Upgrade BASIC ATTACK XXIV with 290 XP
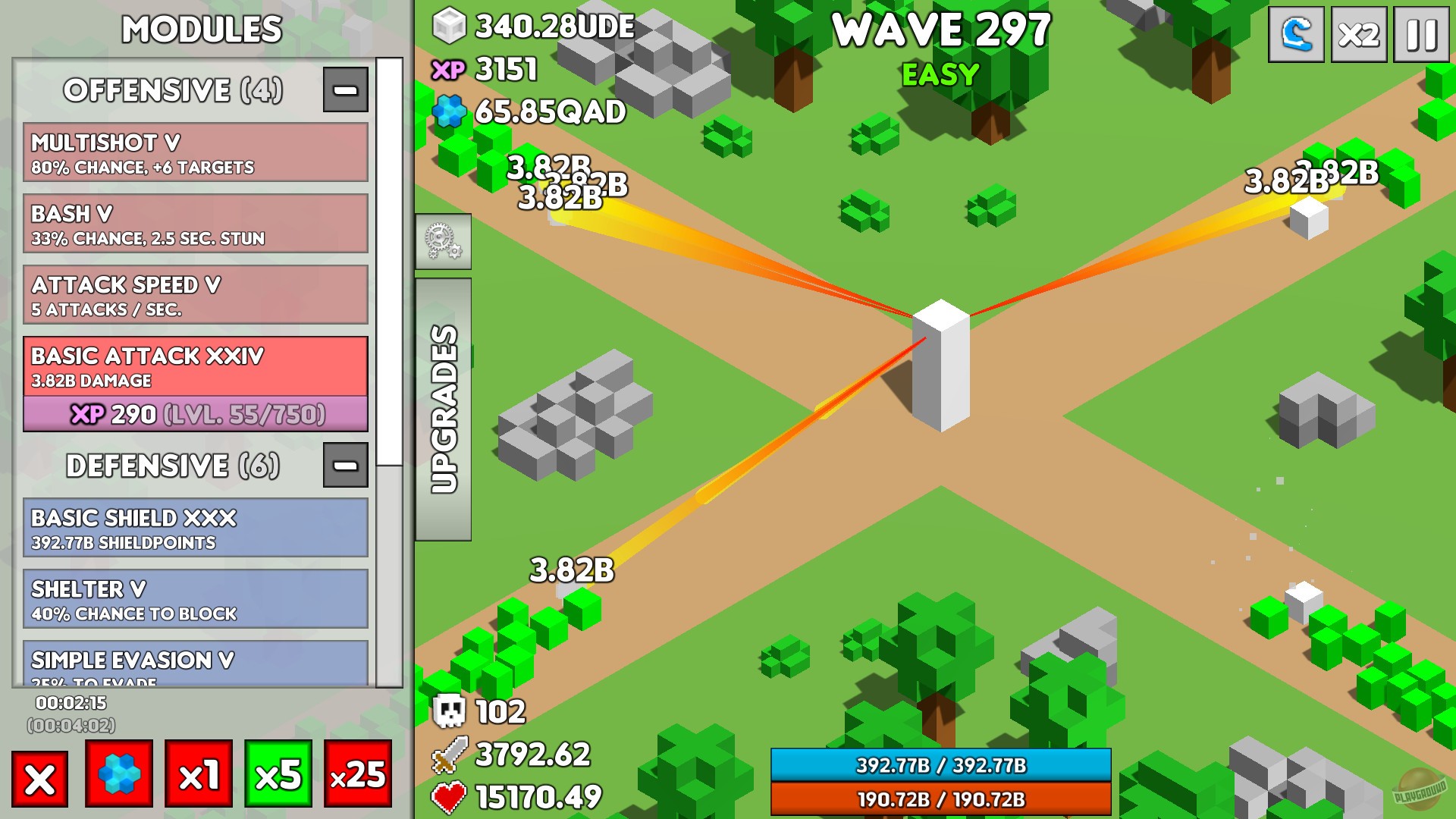 pos(196,415)
